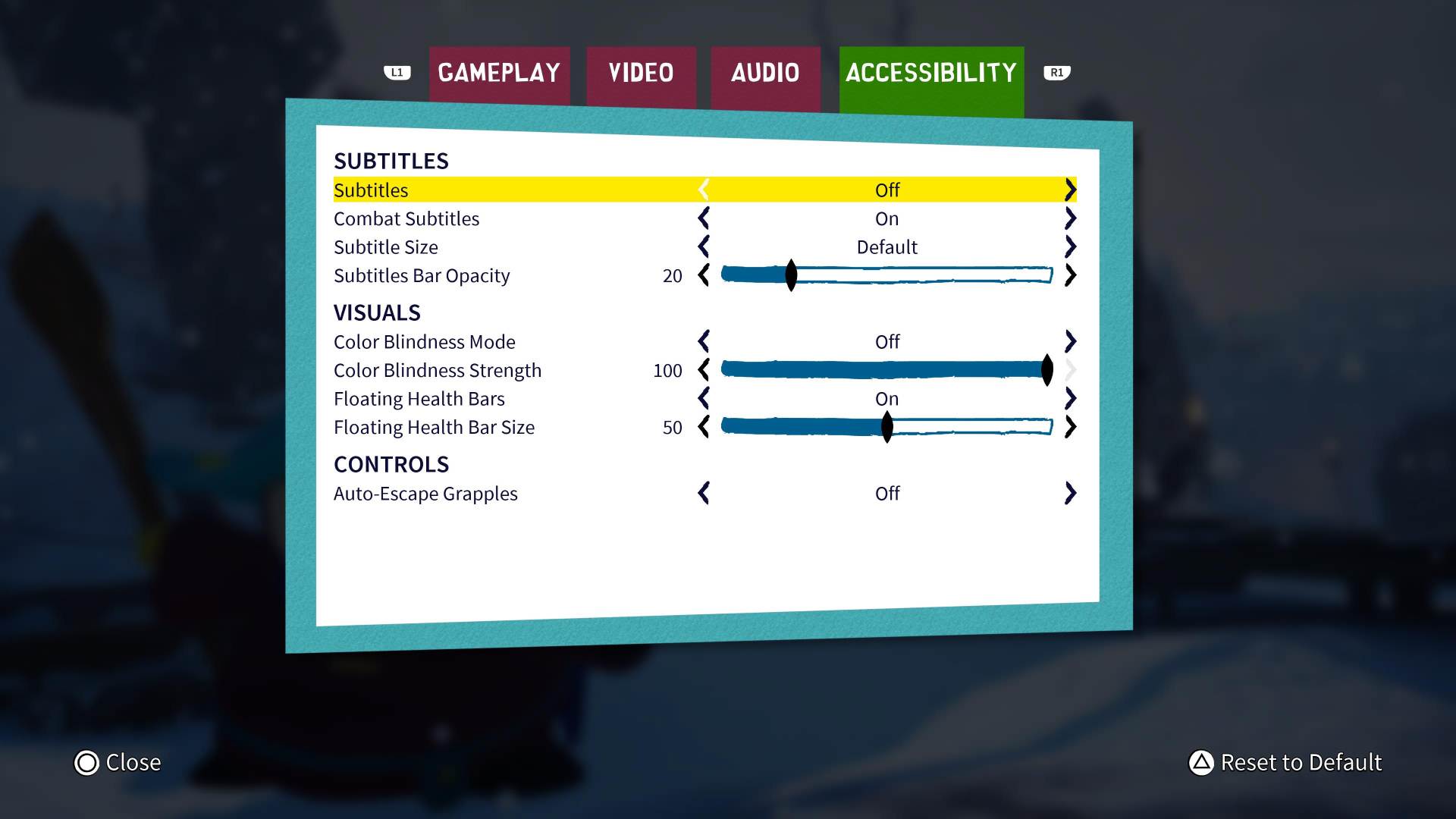Click the right arrow on Color Blindness Mode
Screen dimensions: 1456x819
(x=1071, y=341)
